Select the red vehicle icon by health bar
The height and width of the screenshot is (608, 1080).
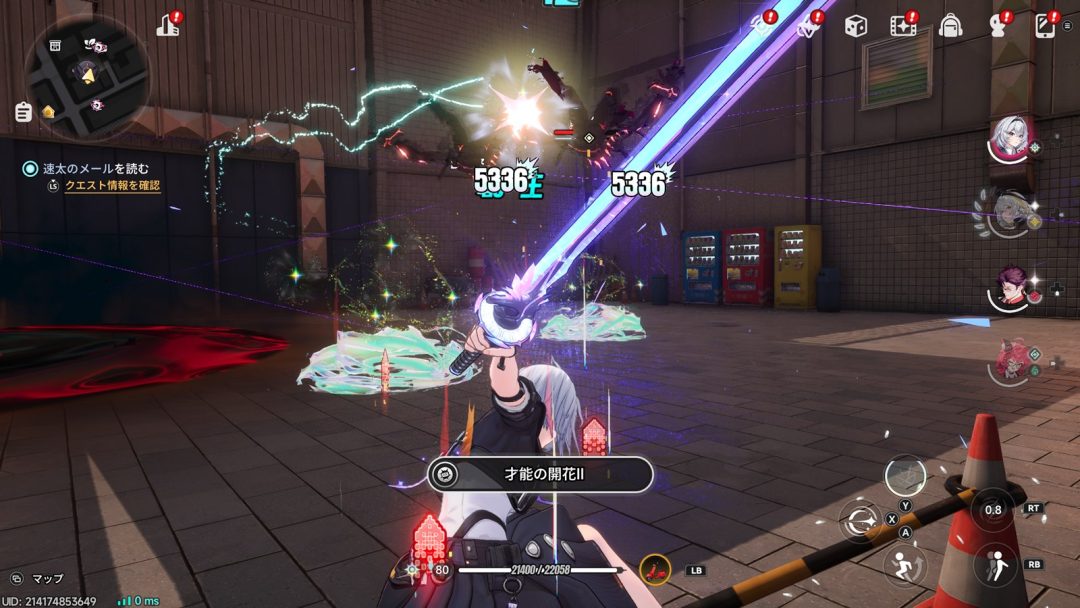coord(654,569)
